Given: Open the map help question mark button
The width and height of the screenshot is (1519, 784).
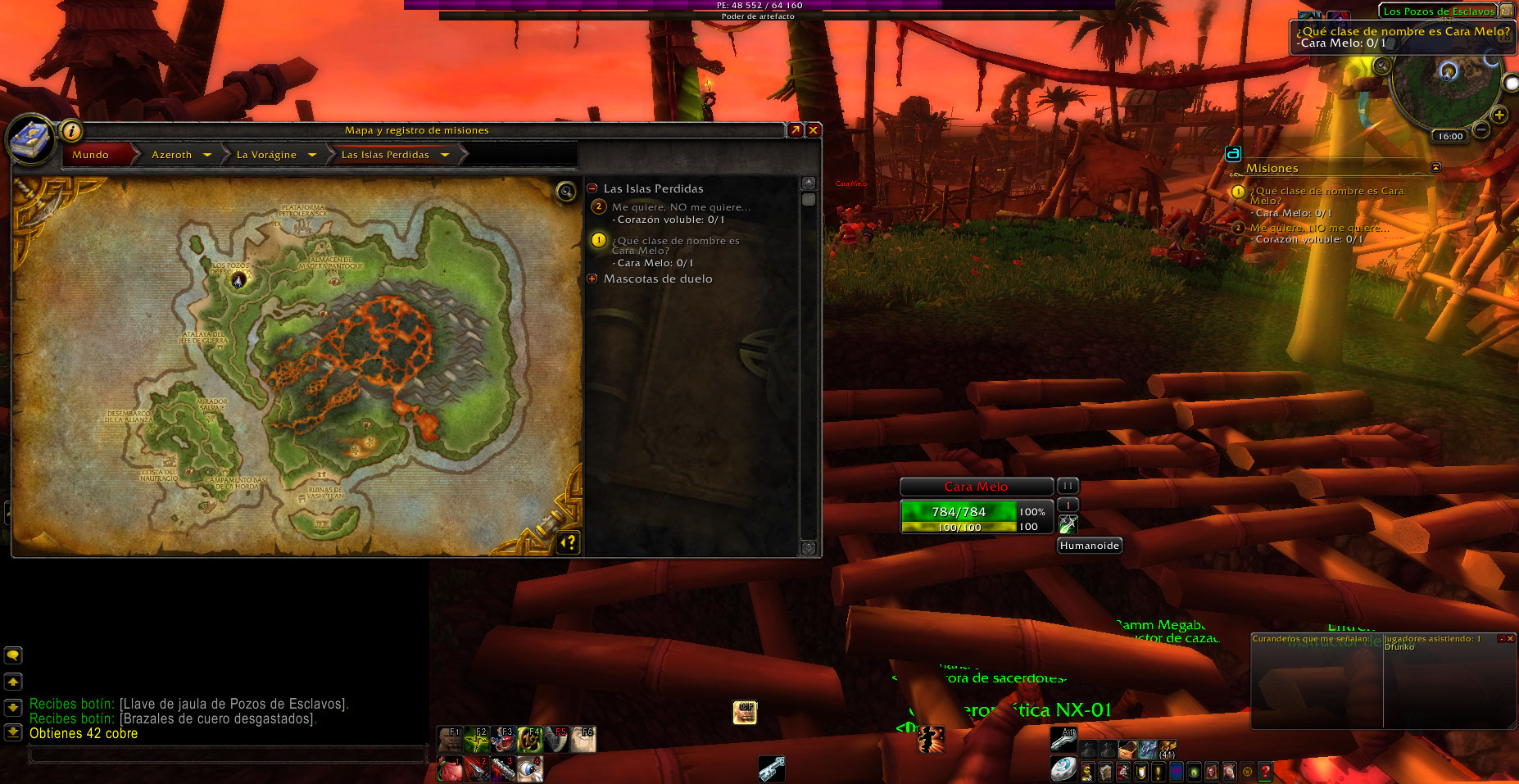Looking at the screenshot, I should click(568, 542).
